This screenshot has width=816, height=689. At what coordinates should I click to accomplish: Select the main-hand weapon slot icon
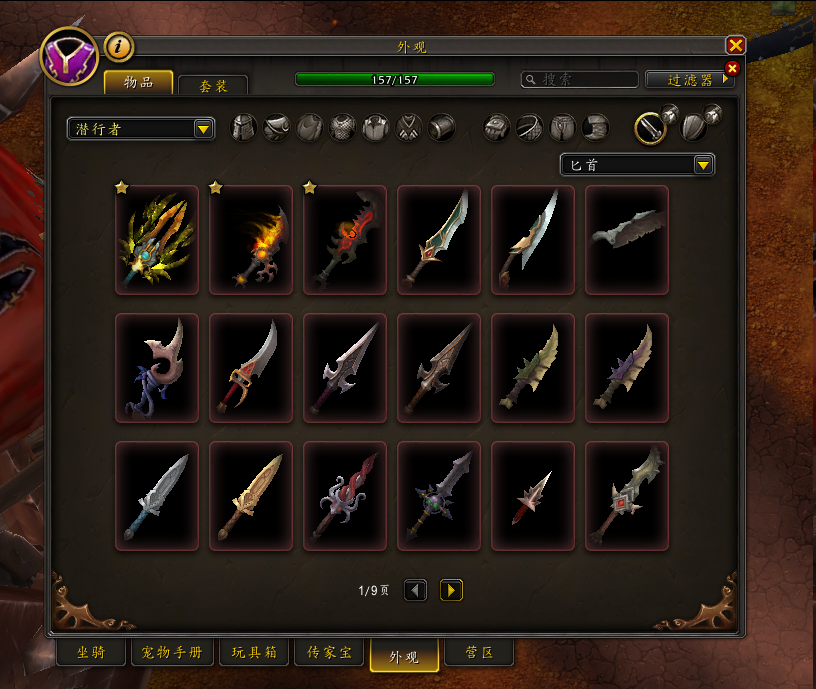pyautogui.click(x=650, y=127)
